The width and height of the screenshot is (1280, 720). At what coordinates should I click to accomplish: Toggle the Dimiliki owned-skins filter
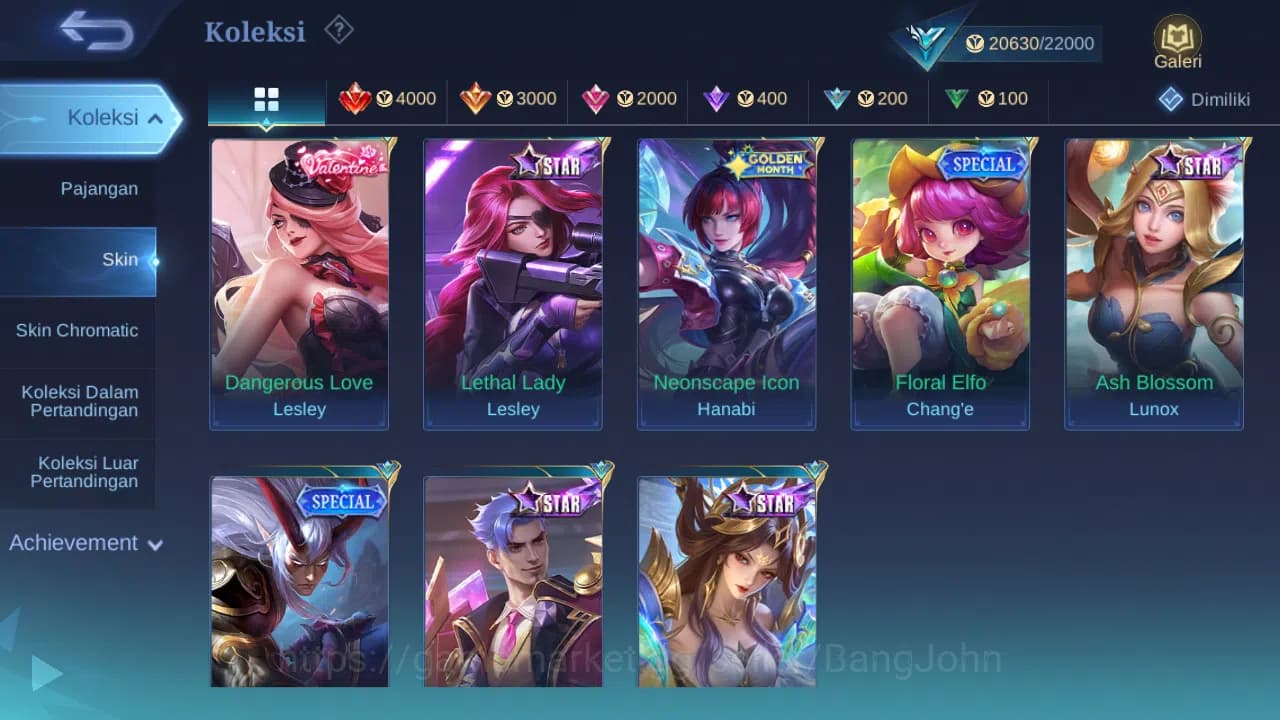coord(1195,99)
